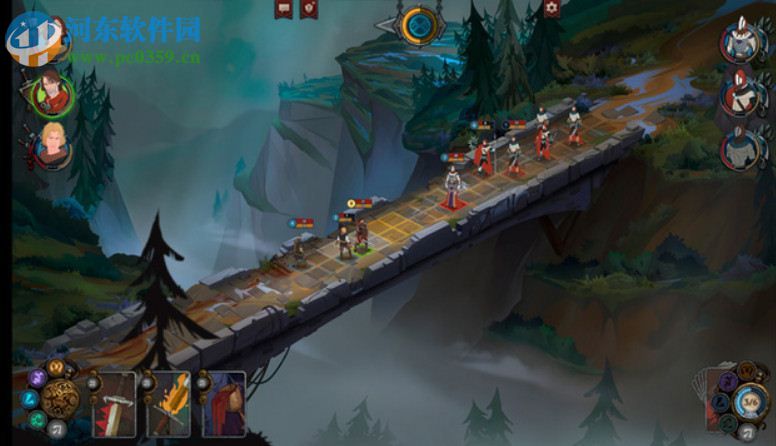
Task: Select the blonde hero portrait
Action: pos(50,149)
